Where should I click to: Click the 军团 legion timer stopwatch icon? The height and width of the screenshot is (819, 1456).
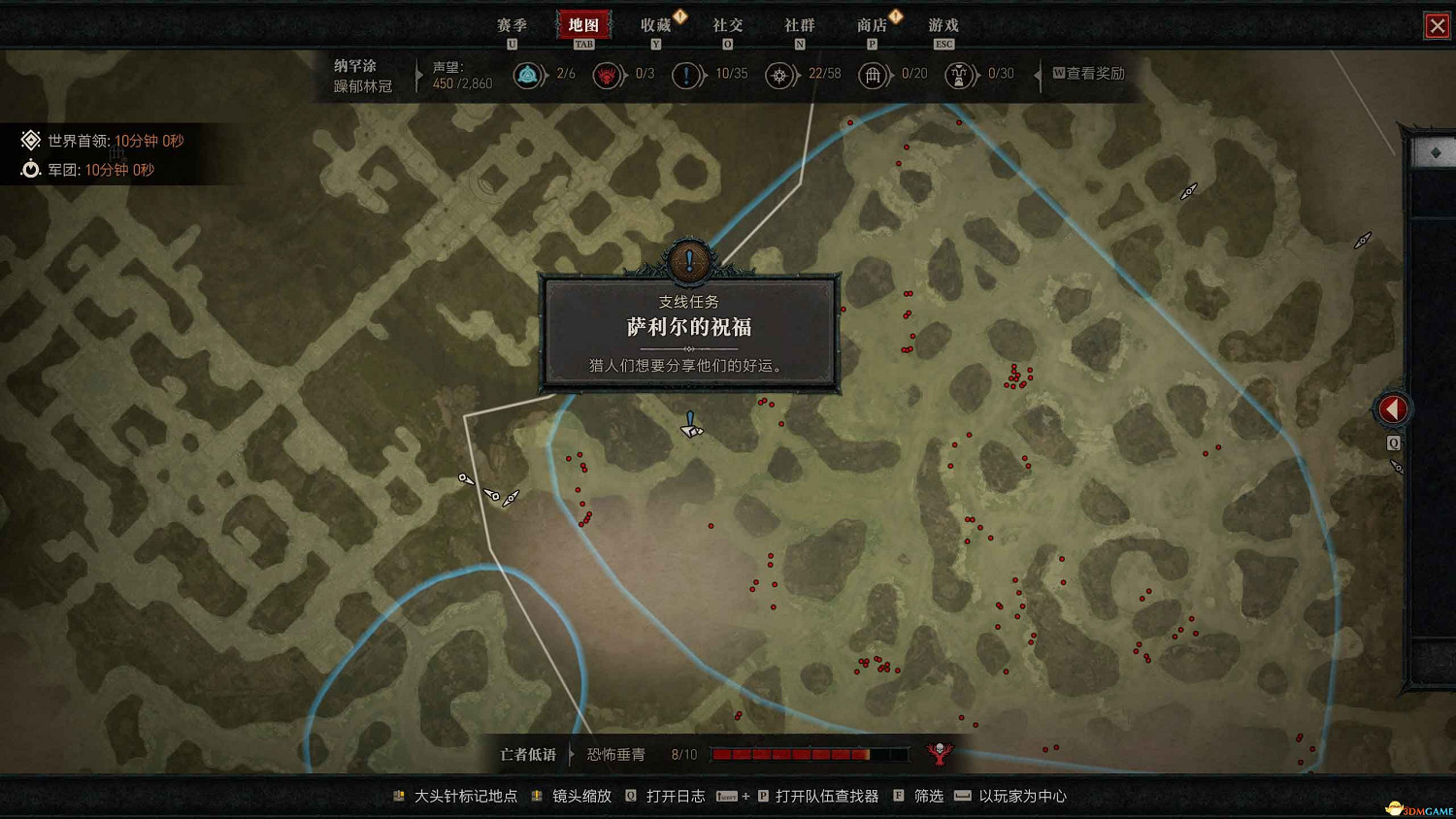click(29, 169)
